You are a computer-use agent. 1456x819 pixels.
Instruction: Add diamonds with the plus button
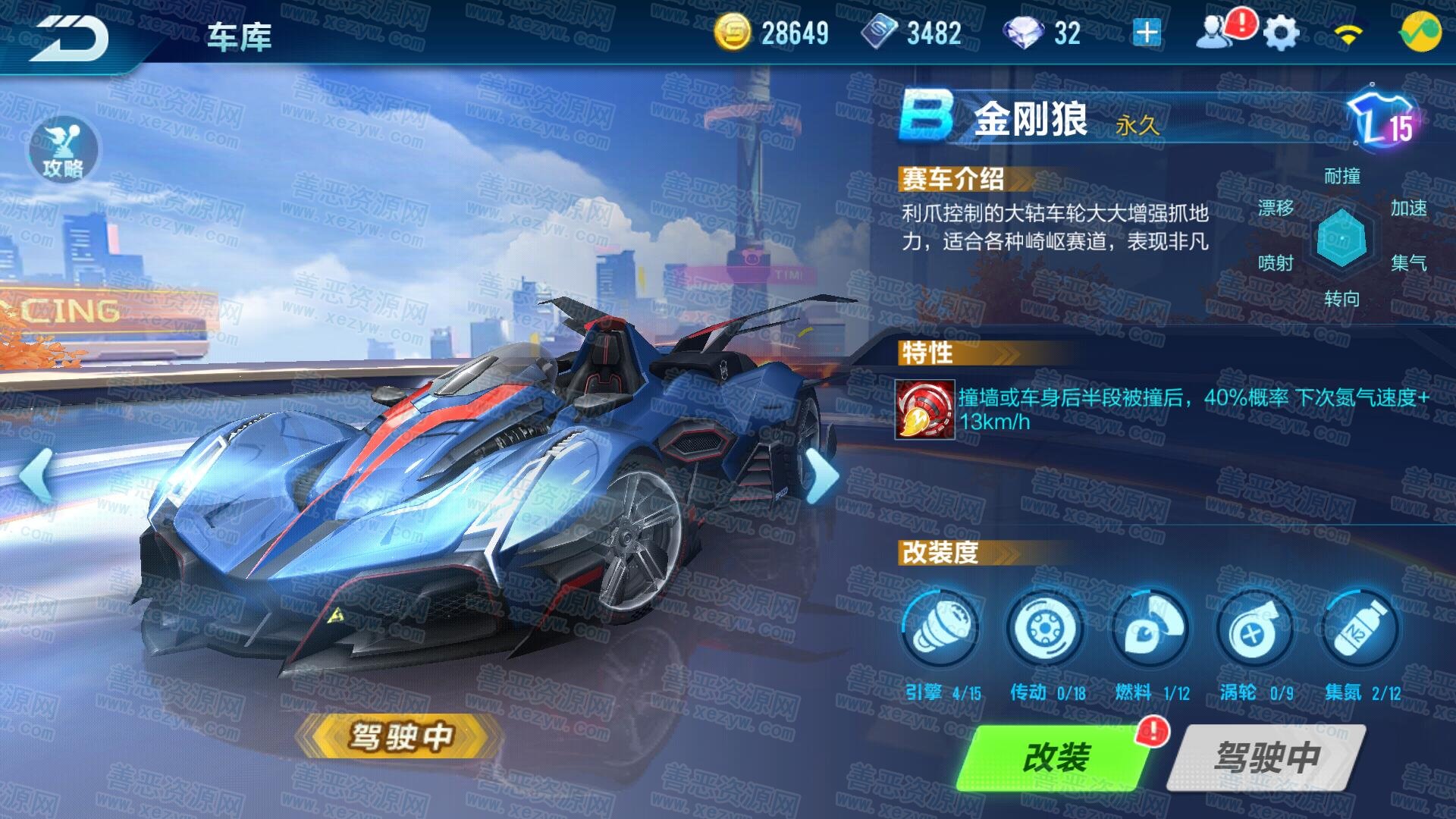point(1147,33)
